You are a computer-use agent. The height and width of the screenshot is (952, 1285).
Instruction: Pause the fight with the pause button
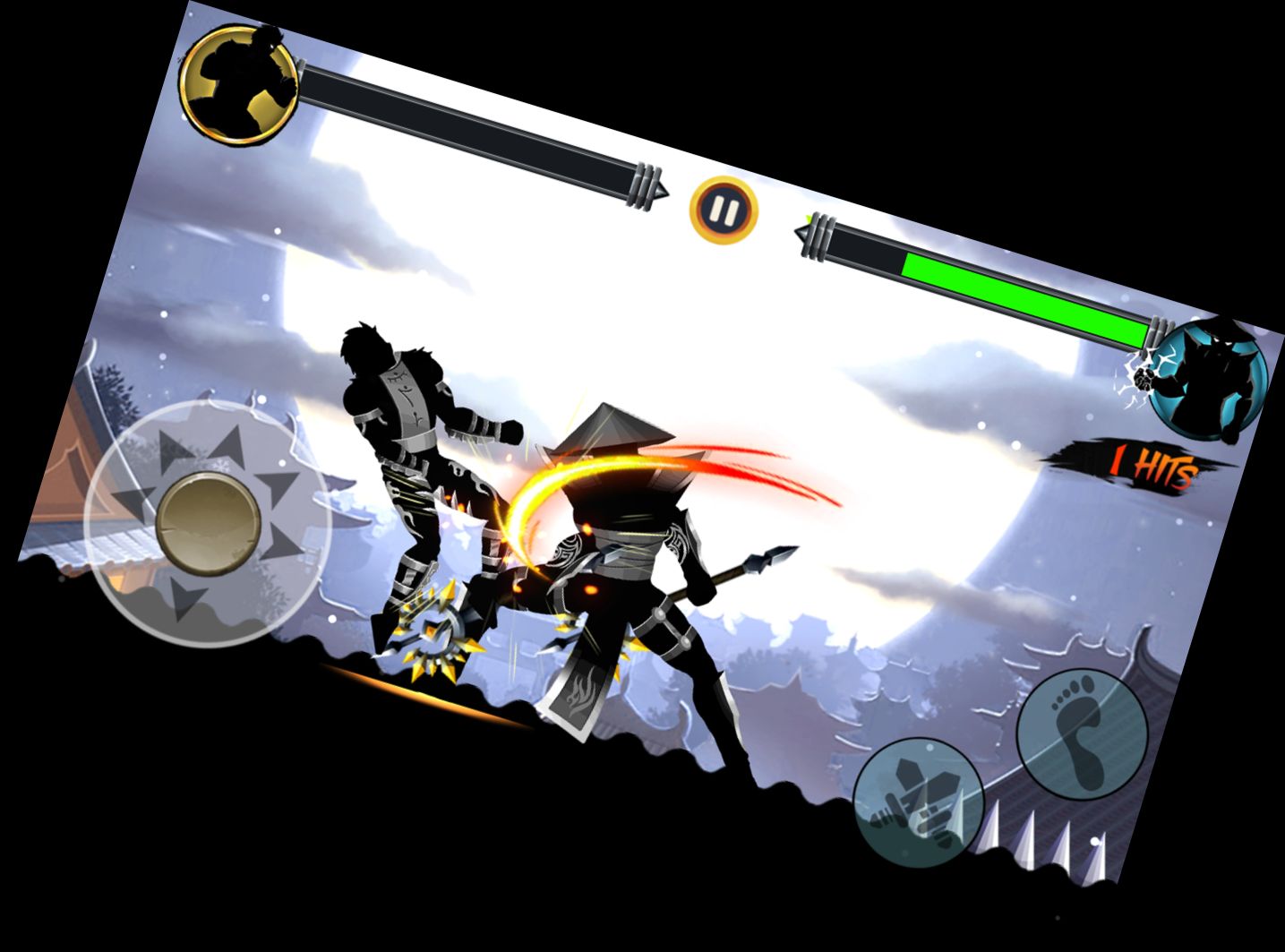click(x=724, y=210)
